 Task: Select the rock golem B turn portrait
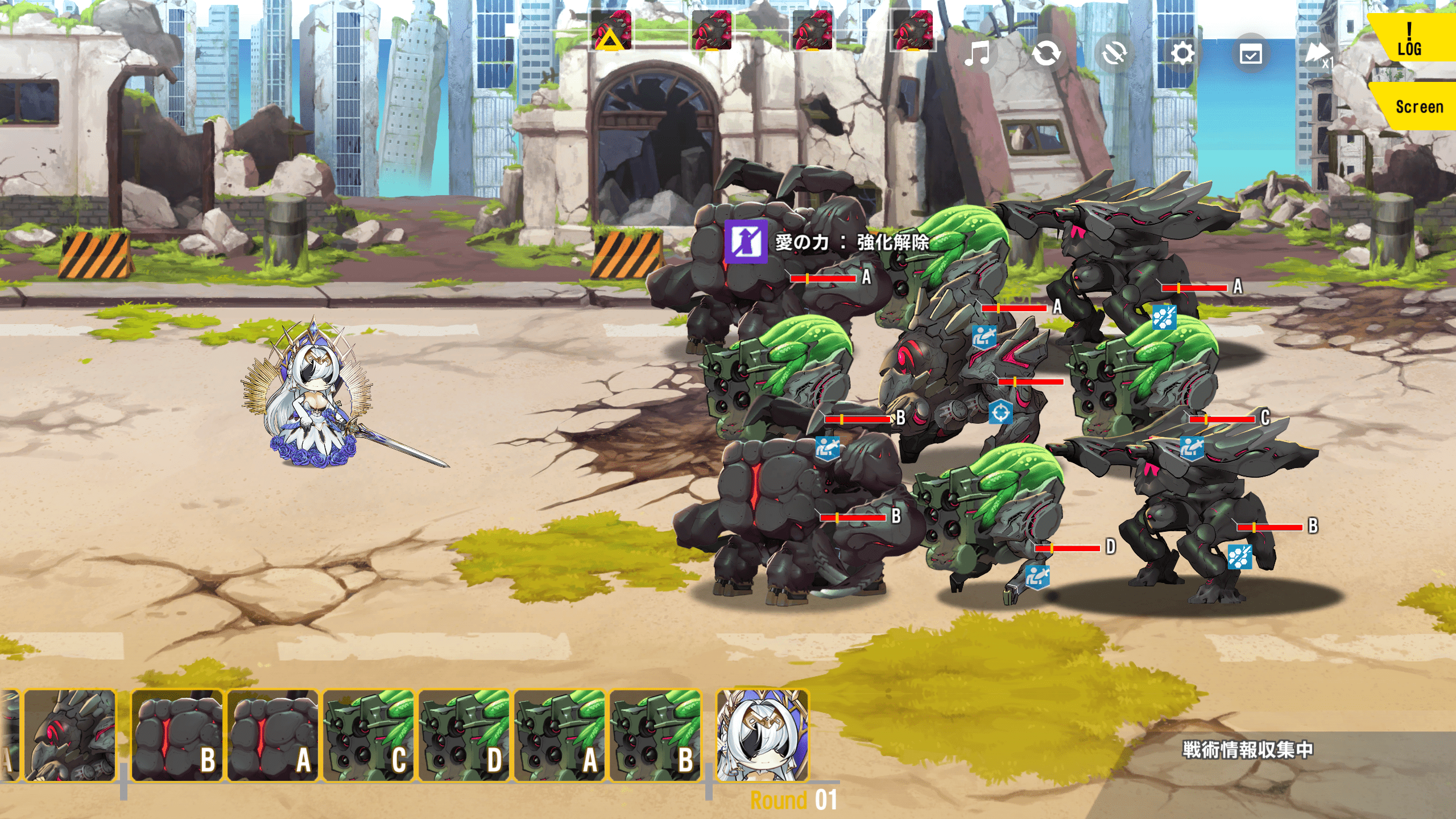(x=177, y=735)
